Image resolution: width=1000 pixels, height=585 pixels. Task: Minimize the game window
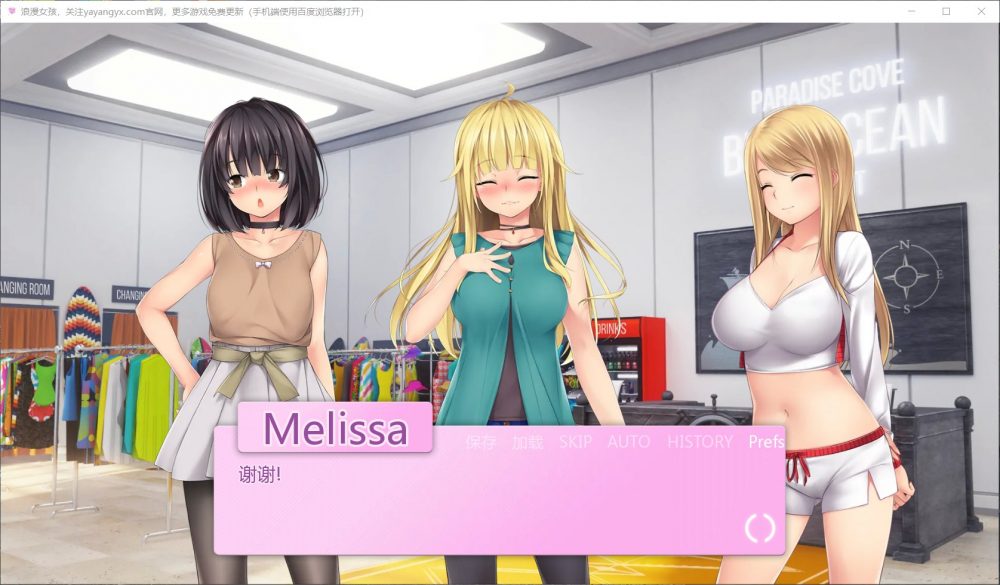[x=914, y=11]
